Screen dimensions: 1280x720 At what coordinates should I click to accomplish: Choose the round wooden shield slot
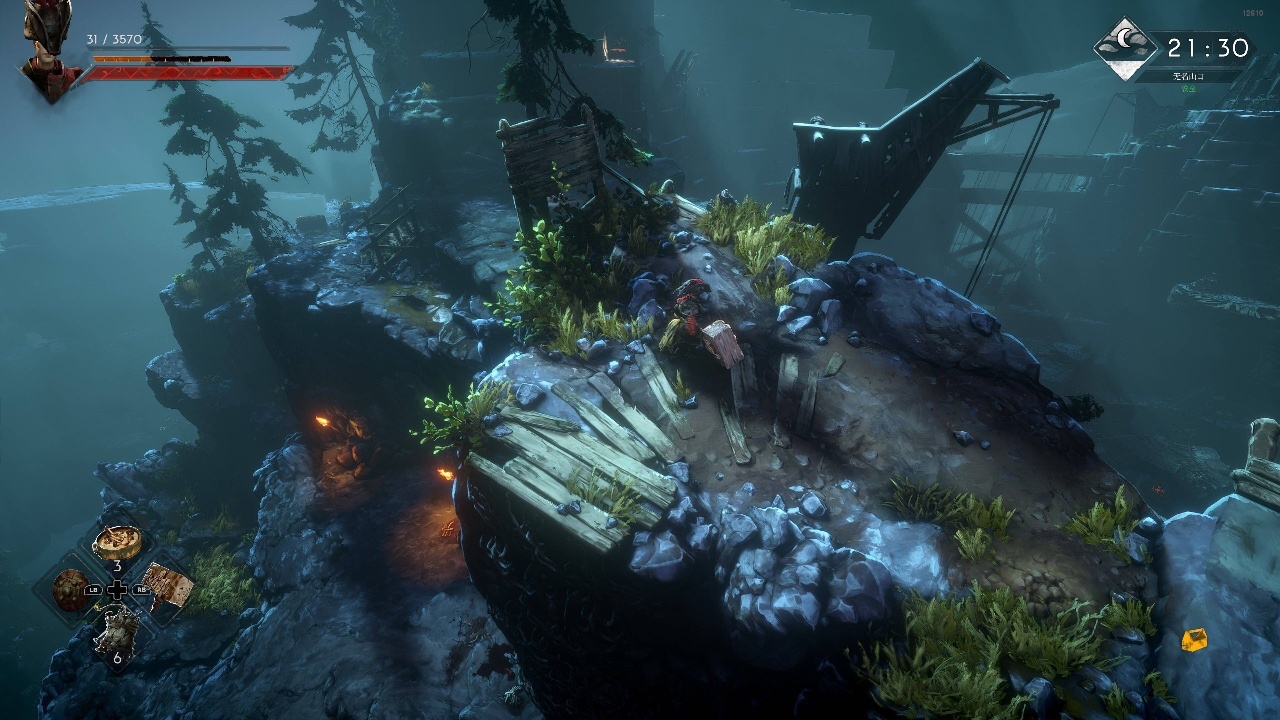click(x=70, y=588)
